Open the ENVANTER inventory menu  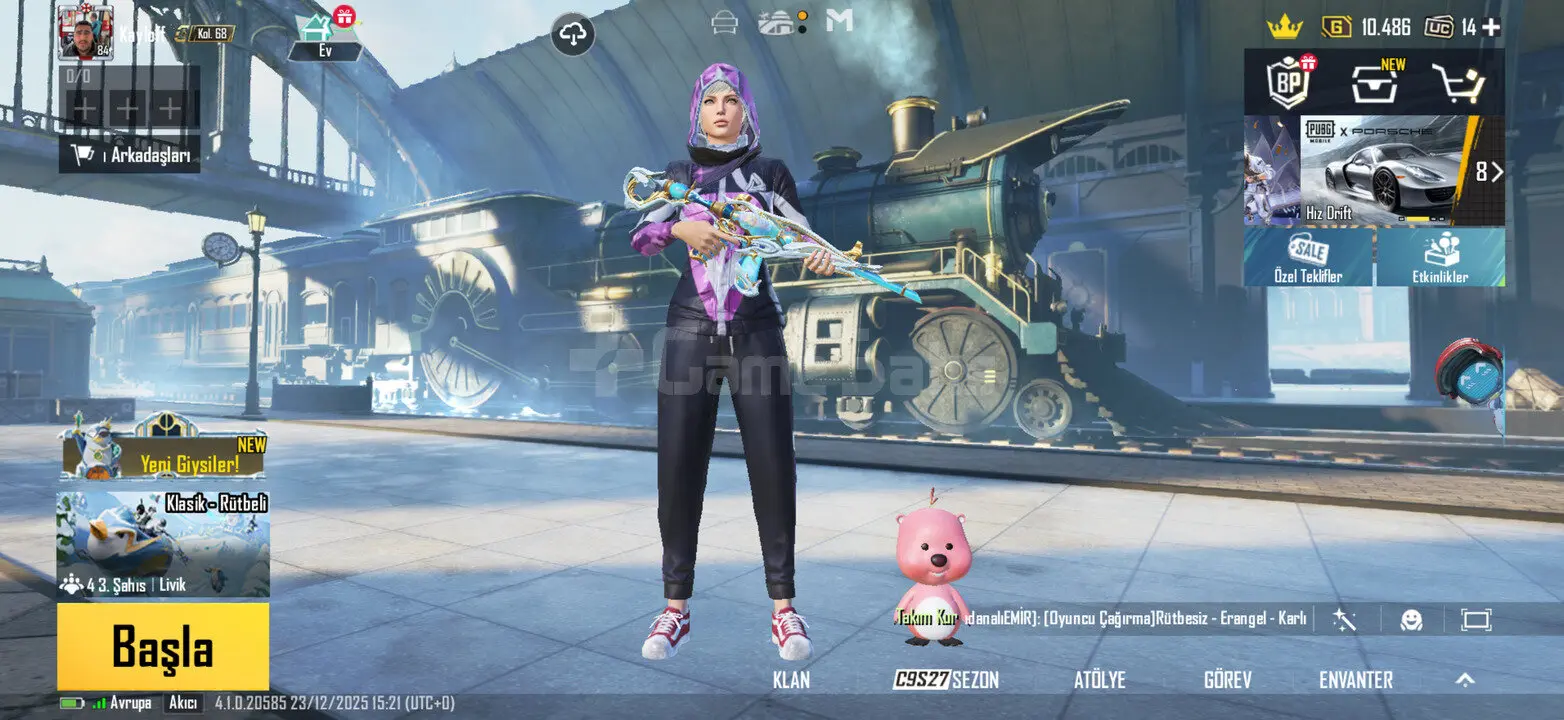1355,680
